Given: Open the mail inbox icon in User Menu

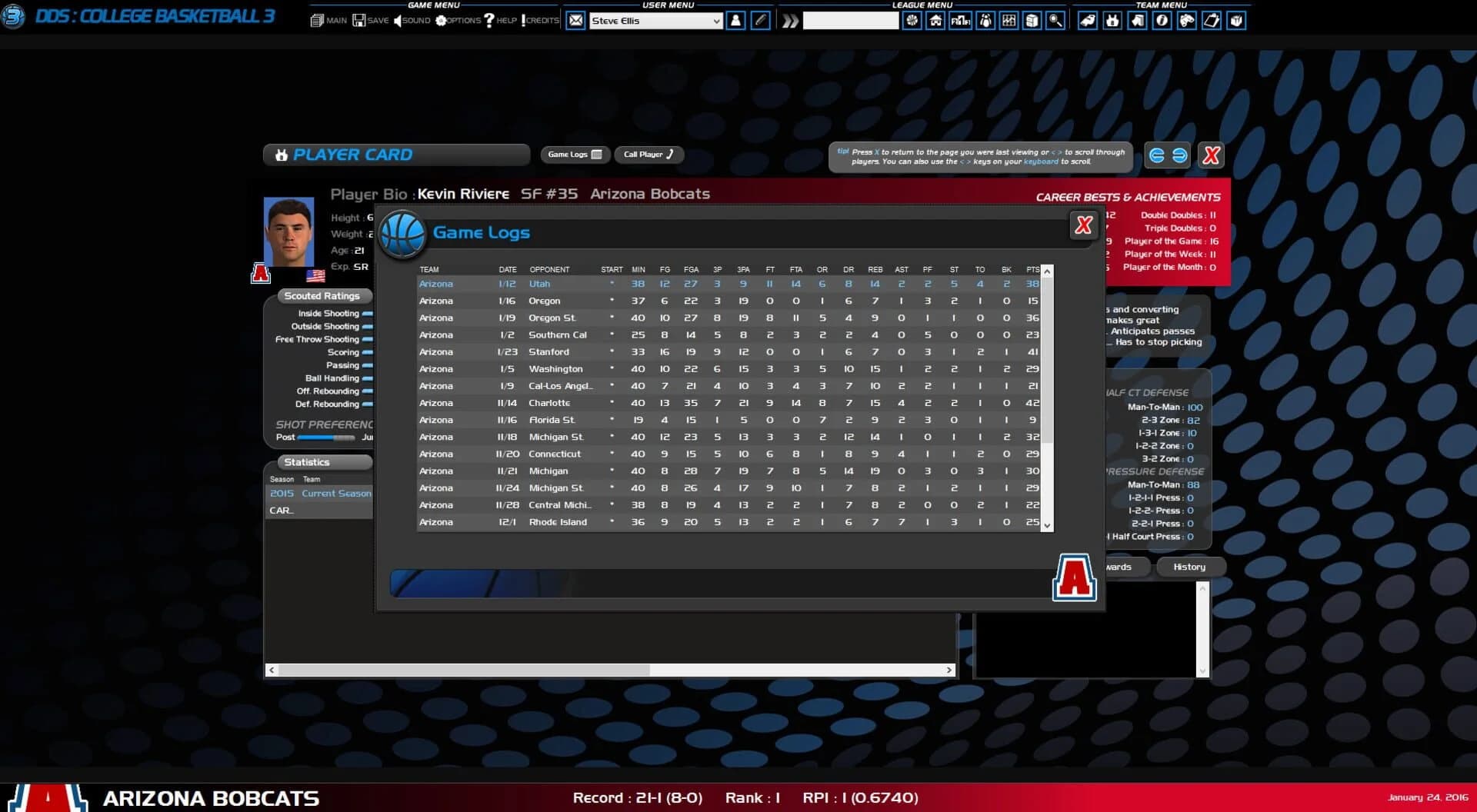Looking at the screenshot, I should (575, 21).
